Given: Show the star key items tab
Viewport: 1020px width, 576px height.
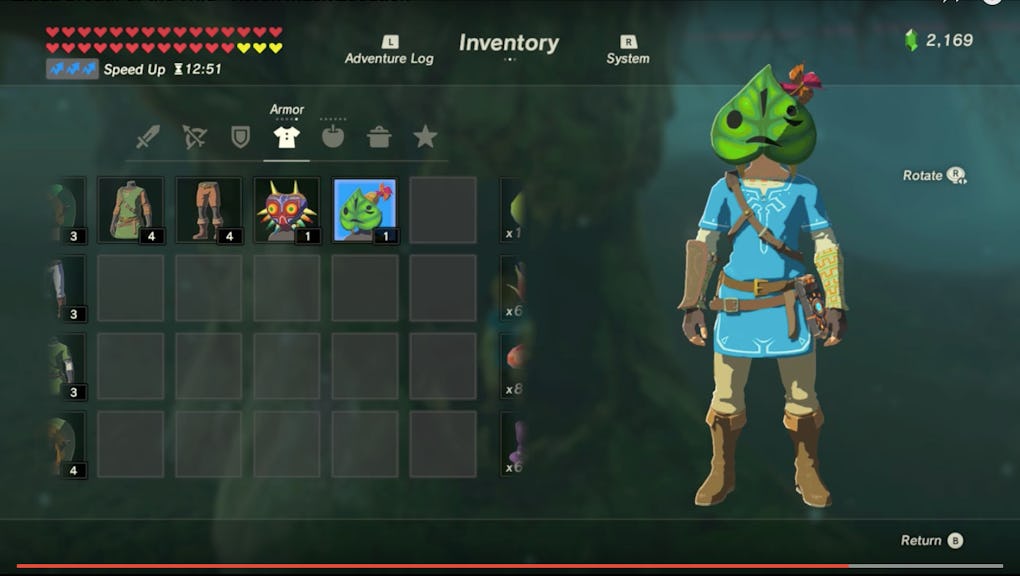Looking at the screenshot, I should pos(425,137).
